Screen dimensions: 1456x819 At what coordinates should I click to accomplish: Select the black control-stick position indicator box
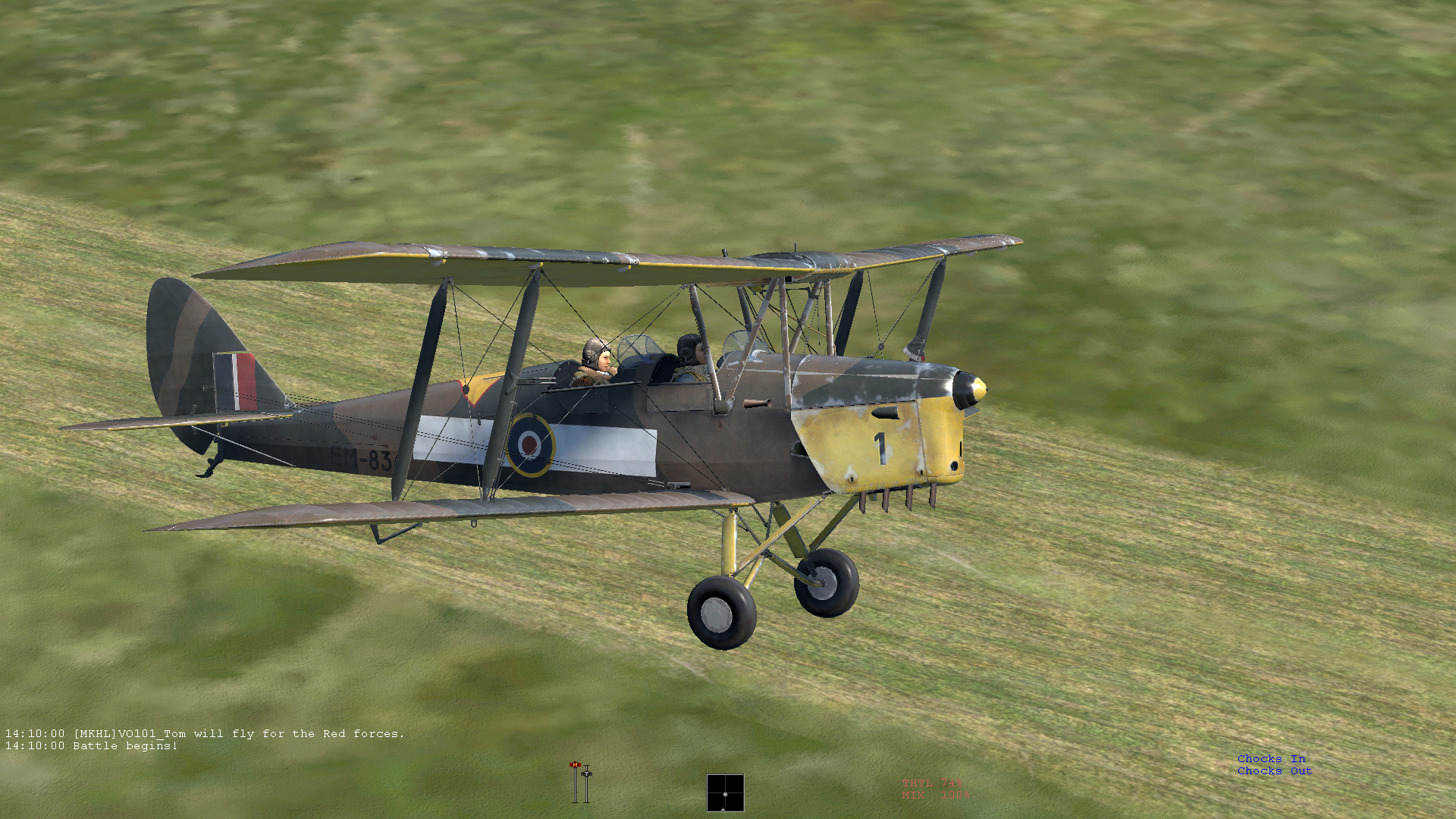point(725,792)
